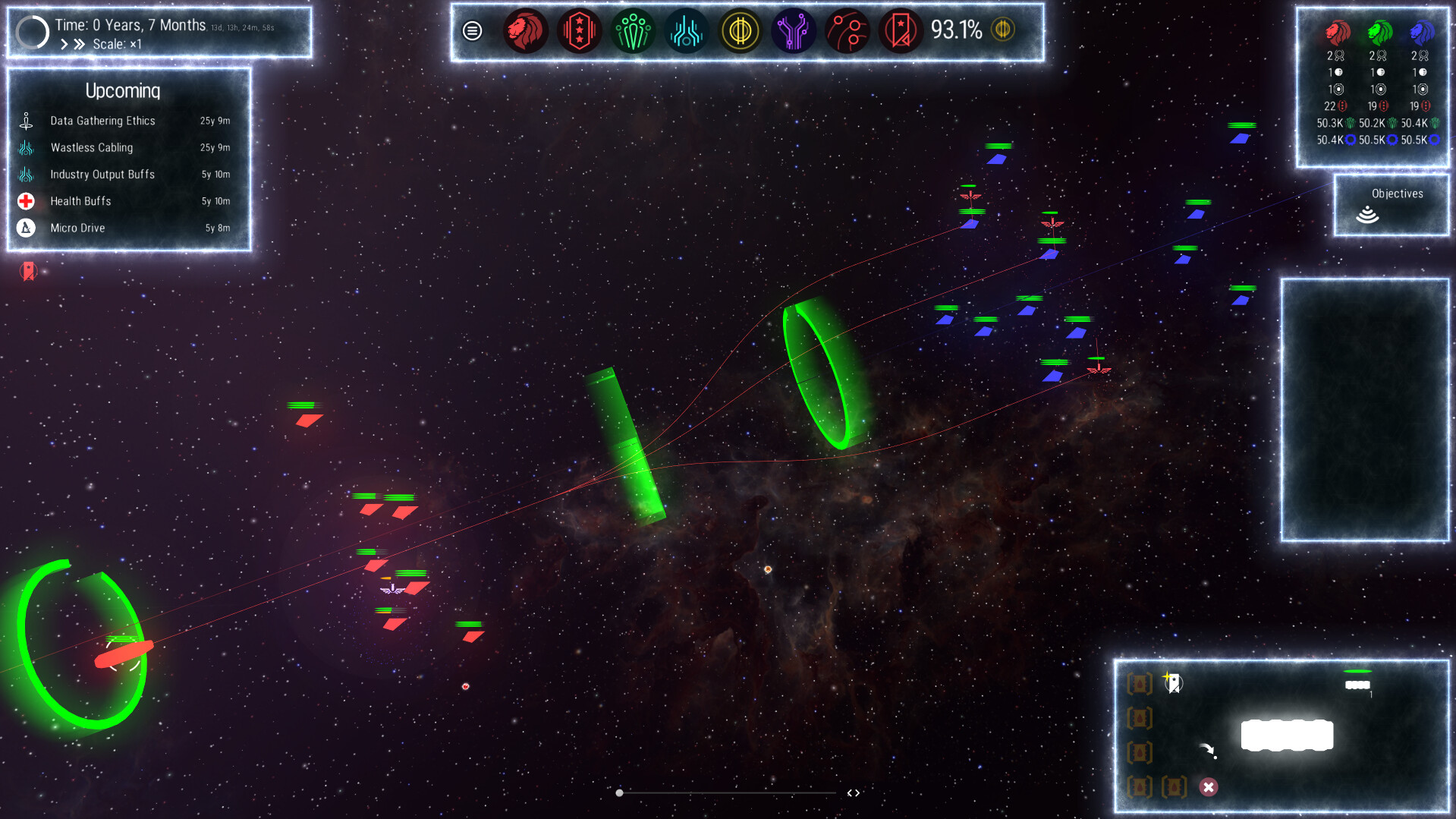Open the red starred badge panel

point(579,31)
